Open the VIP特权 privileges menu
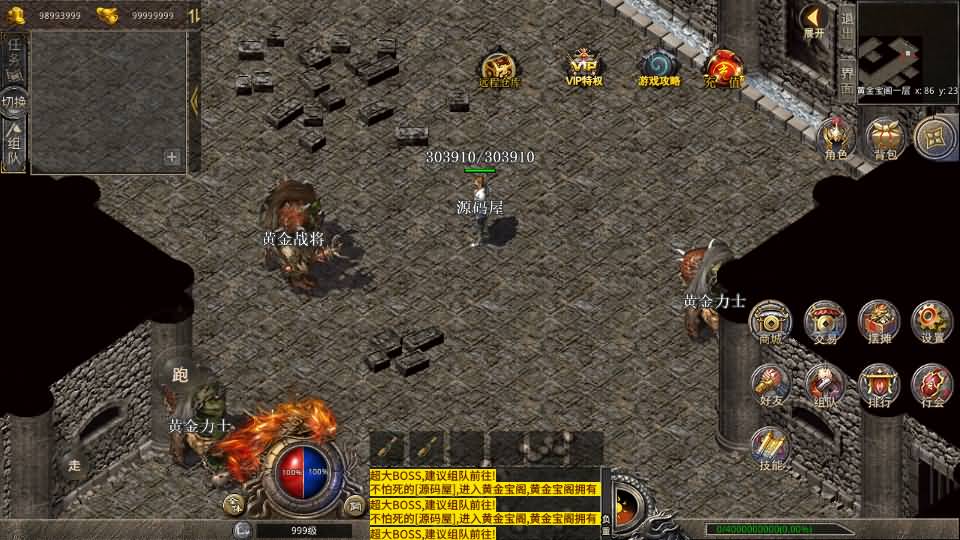The width and height of the screenshot is (960, 540). coord(584,67)
